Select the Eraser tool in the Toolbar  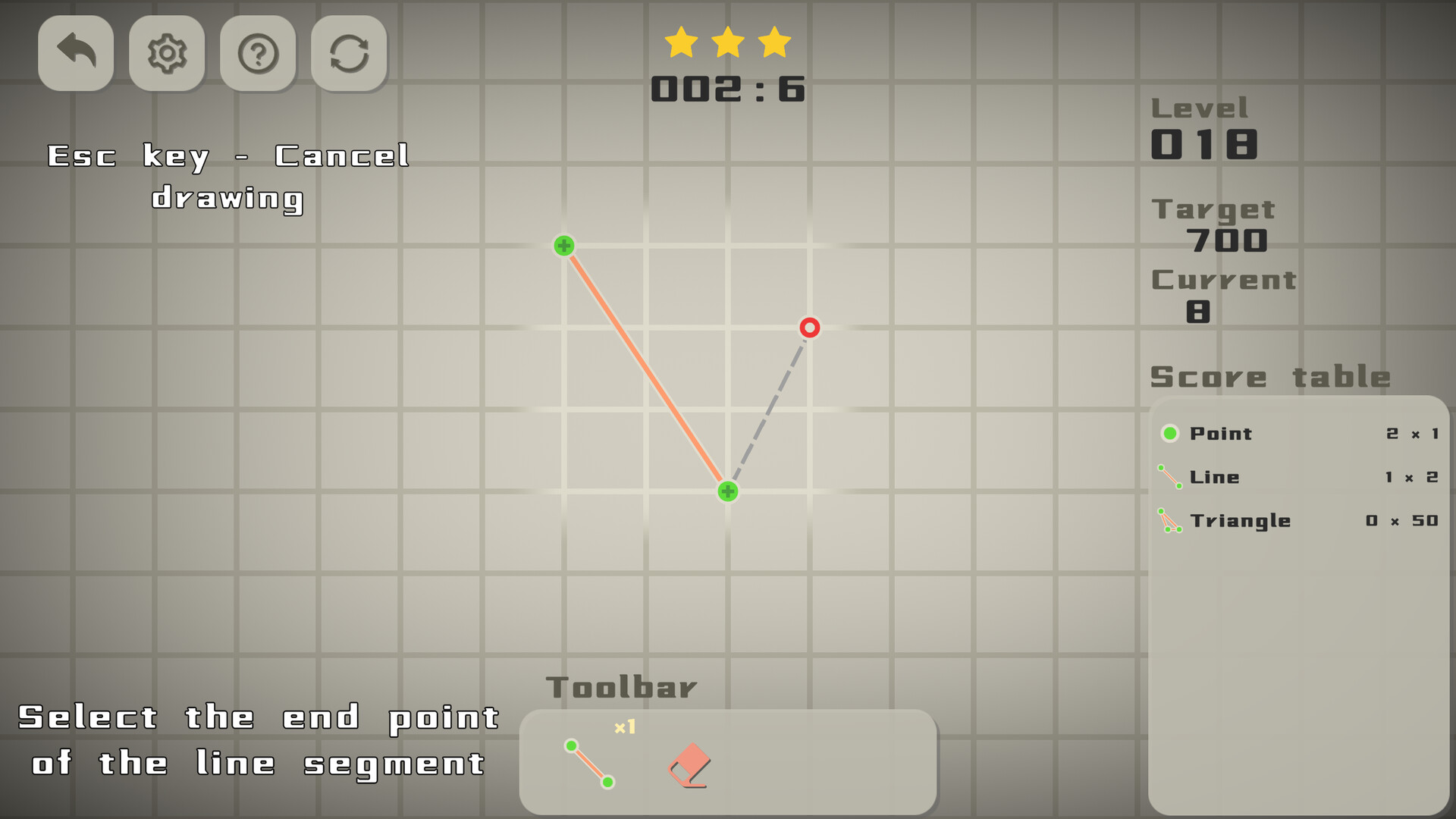point(689,766)
